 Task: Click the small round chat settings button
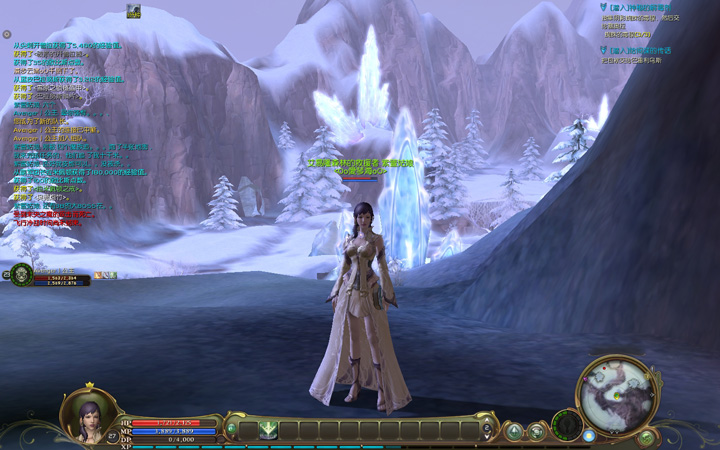tap(6, 35)
